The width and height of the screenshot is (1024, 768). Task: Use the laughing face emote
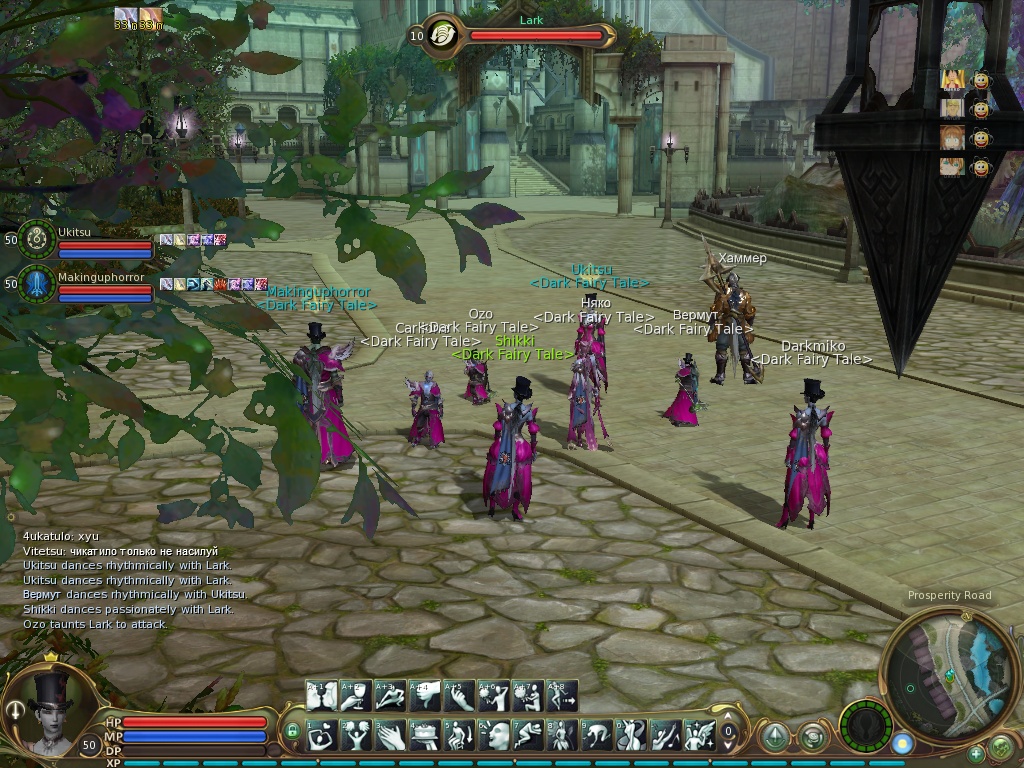493,735
